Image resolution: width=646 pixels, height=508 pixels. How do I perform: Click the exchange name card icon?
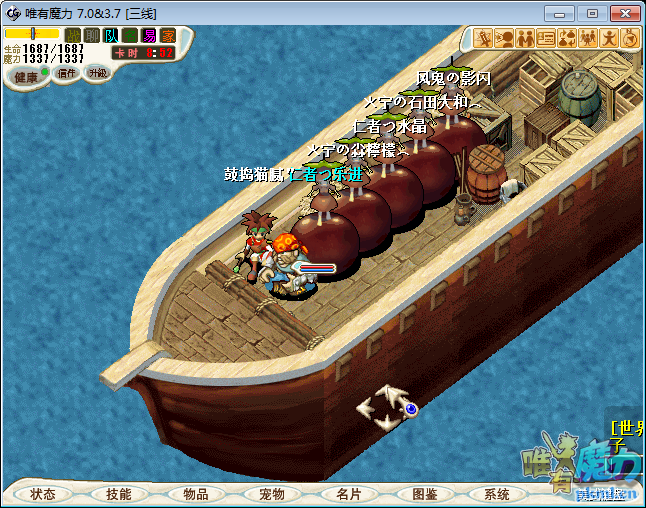546,39
